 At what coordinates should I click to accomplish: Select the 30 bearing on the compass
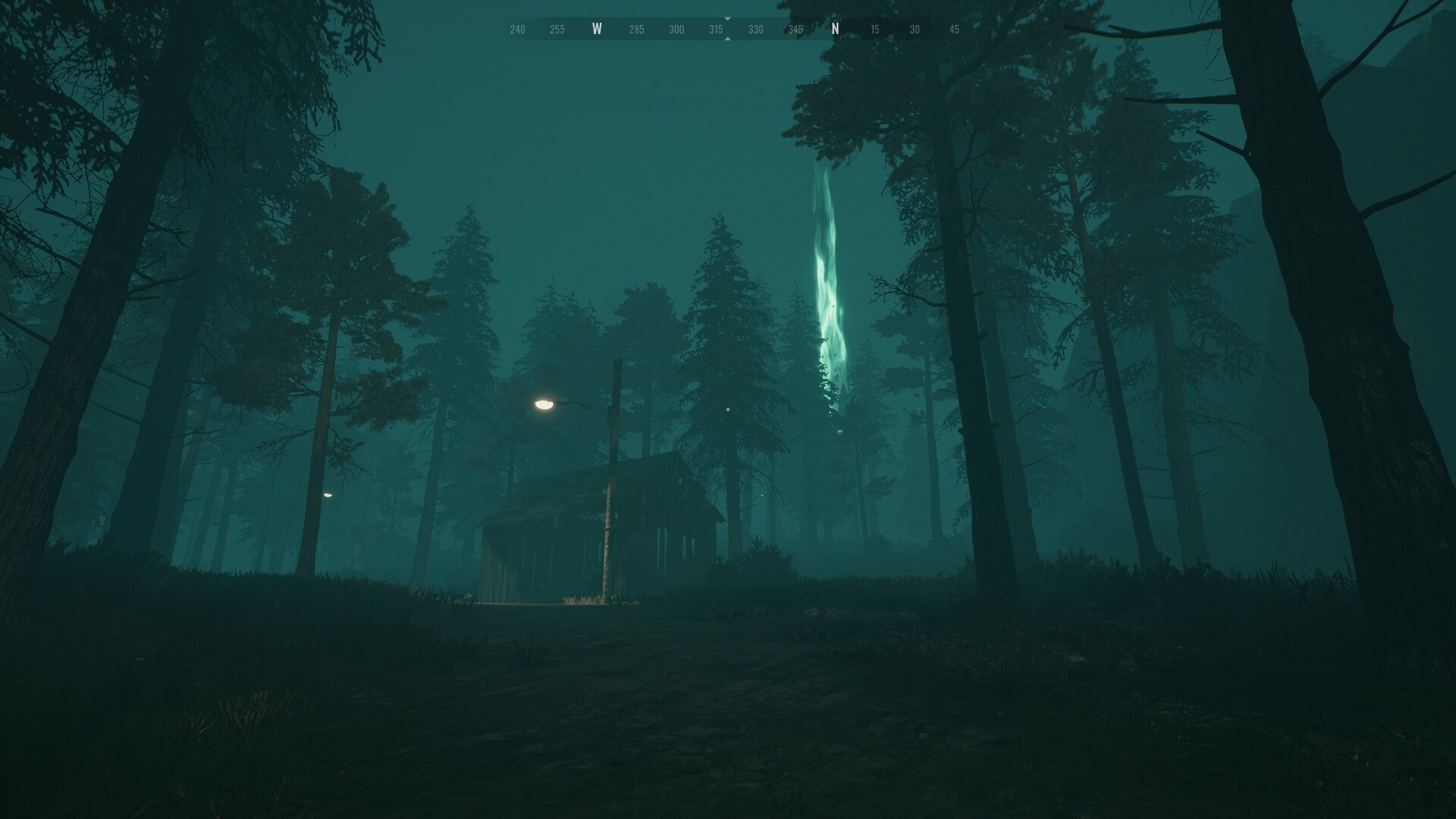(914, 29)
